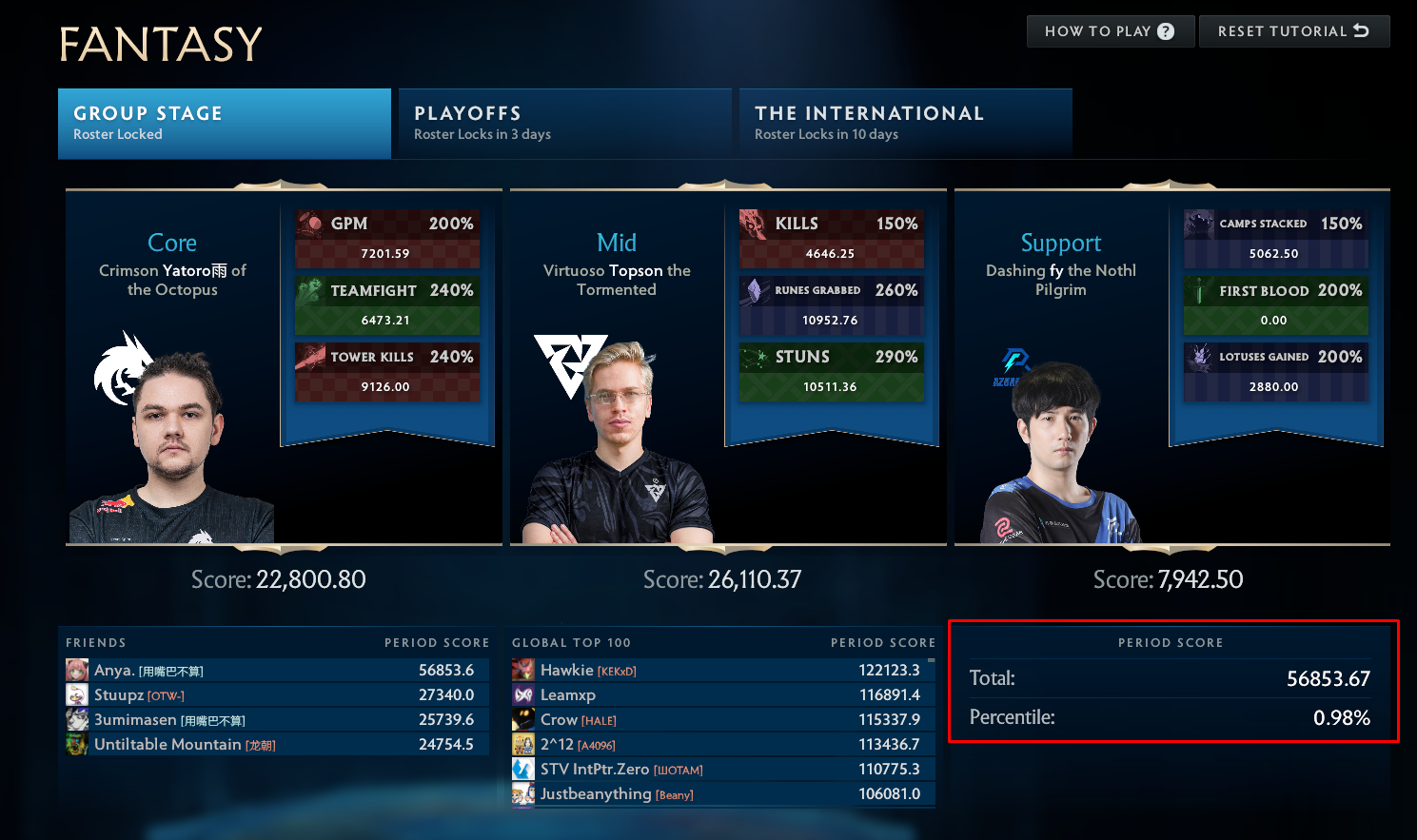Image resolution: width=1417 pixels, height=840 pixels.
Task: Switch to the Playoffs tab
Action: 563,122
